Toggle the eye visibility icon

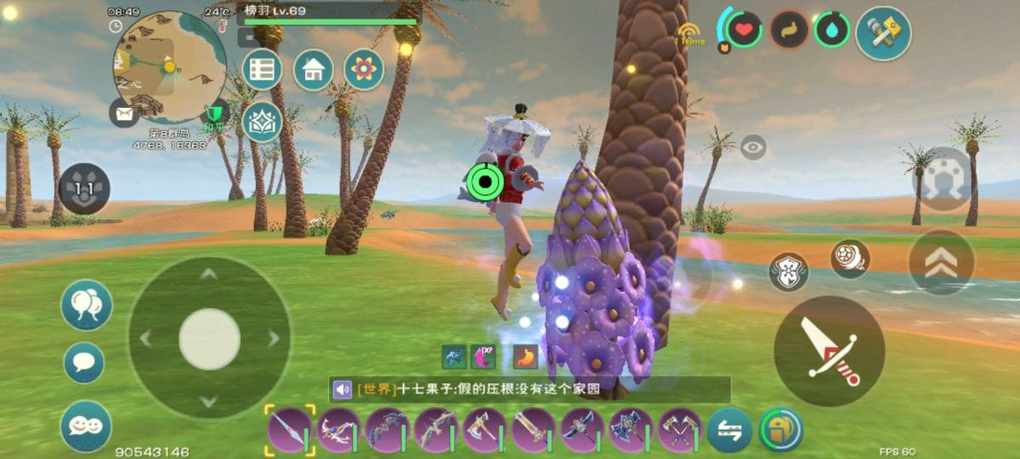[x=753, y=147]
